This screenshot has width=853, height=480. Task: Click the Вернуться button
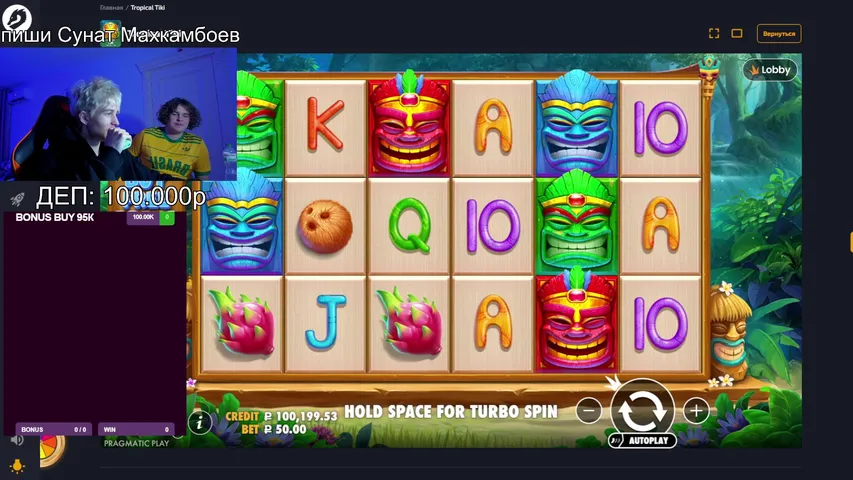coord(779,33)
